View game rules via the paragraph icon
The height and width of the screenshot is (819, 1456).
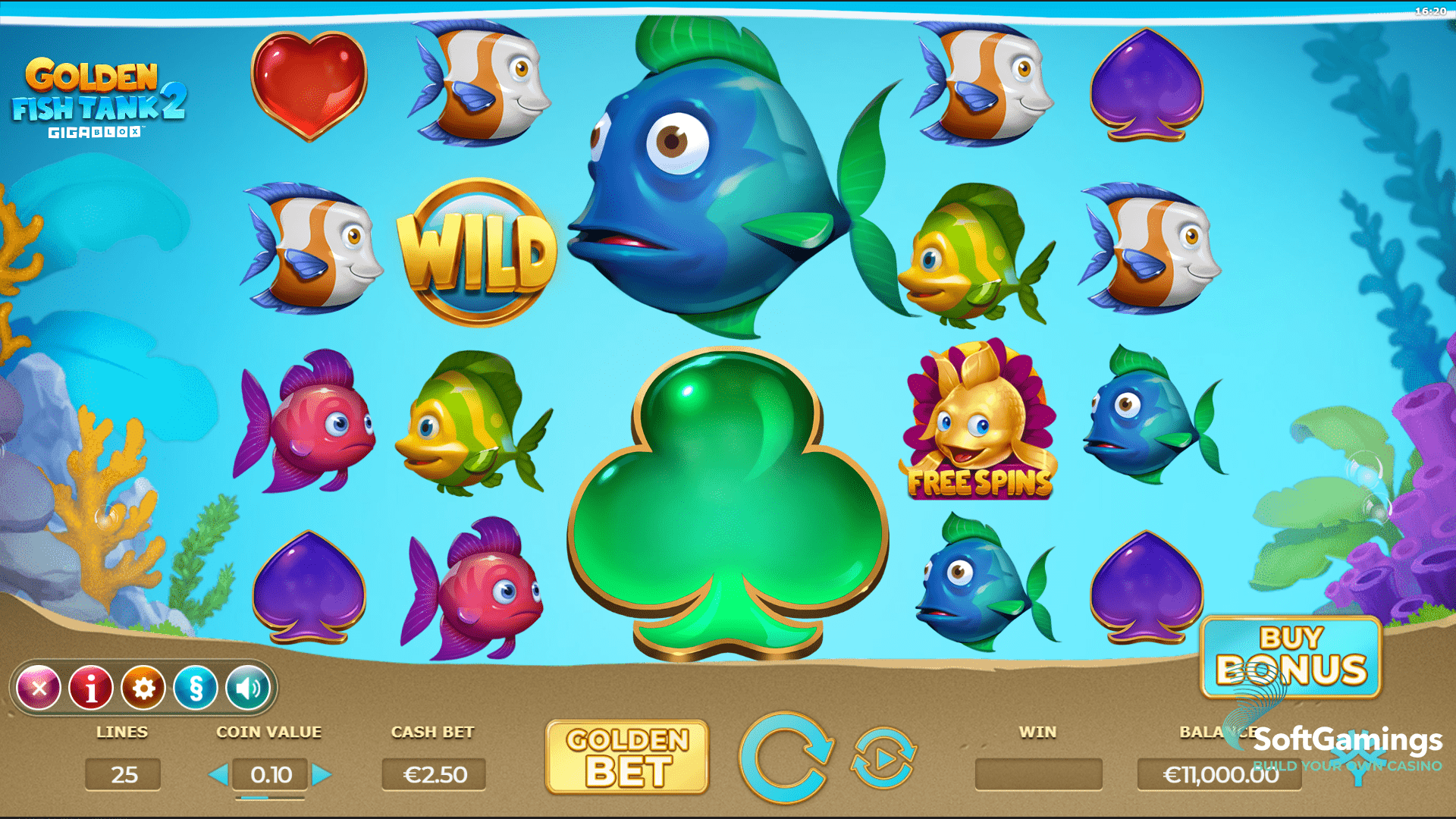coord(195,687)
